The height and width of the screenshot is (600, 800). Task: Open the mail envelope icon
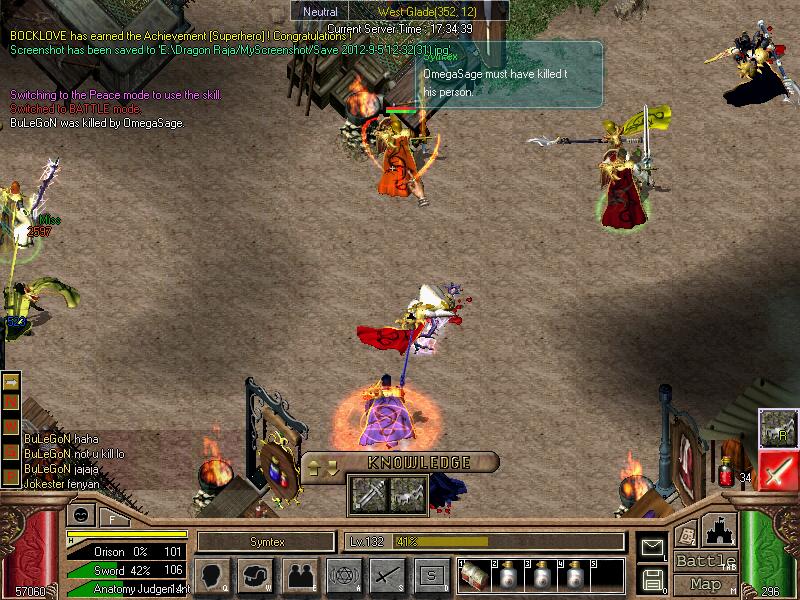pos(653,547)
